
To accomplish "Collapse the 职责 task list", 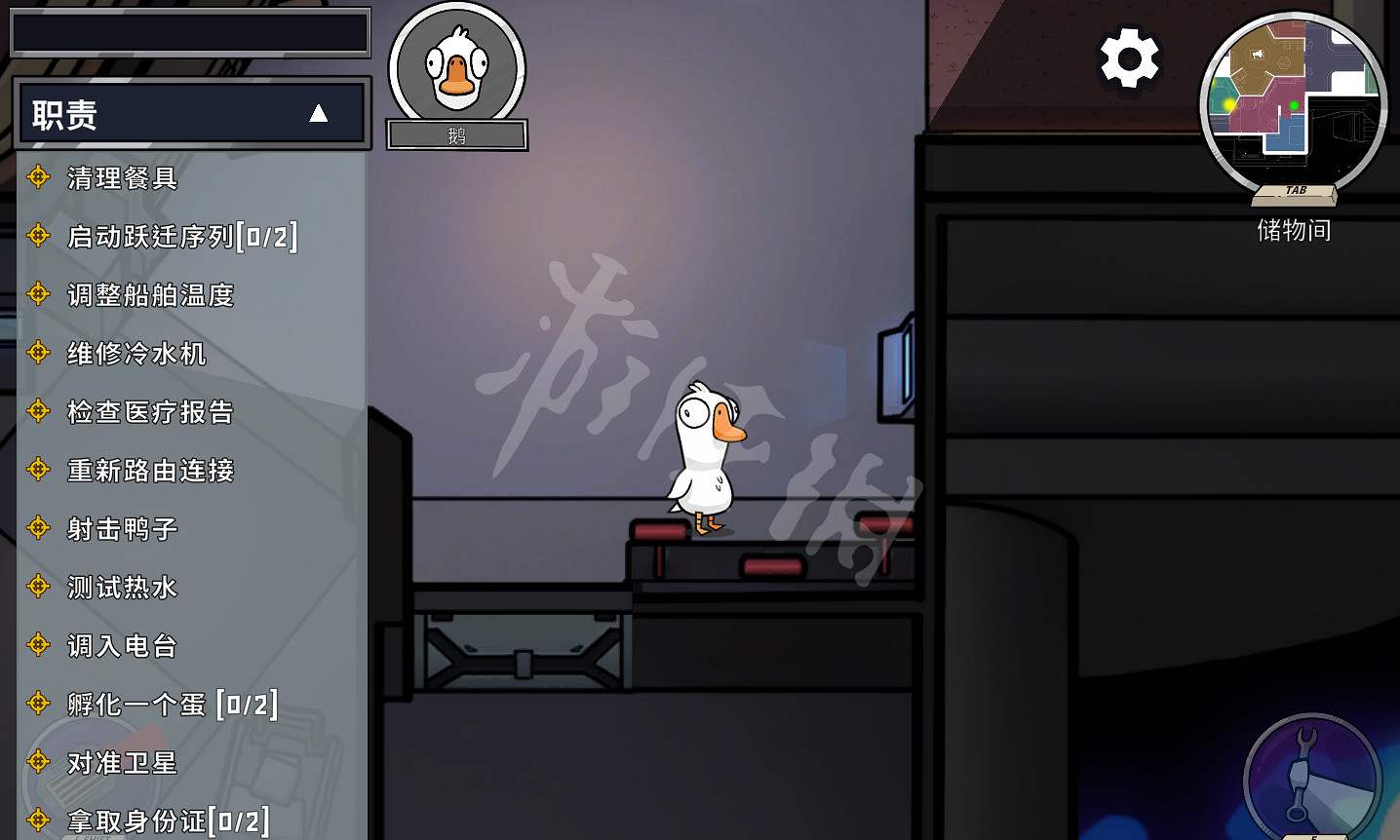I will 319,112.
